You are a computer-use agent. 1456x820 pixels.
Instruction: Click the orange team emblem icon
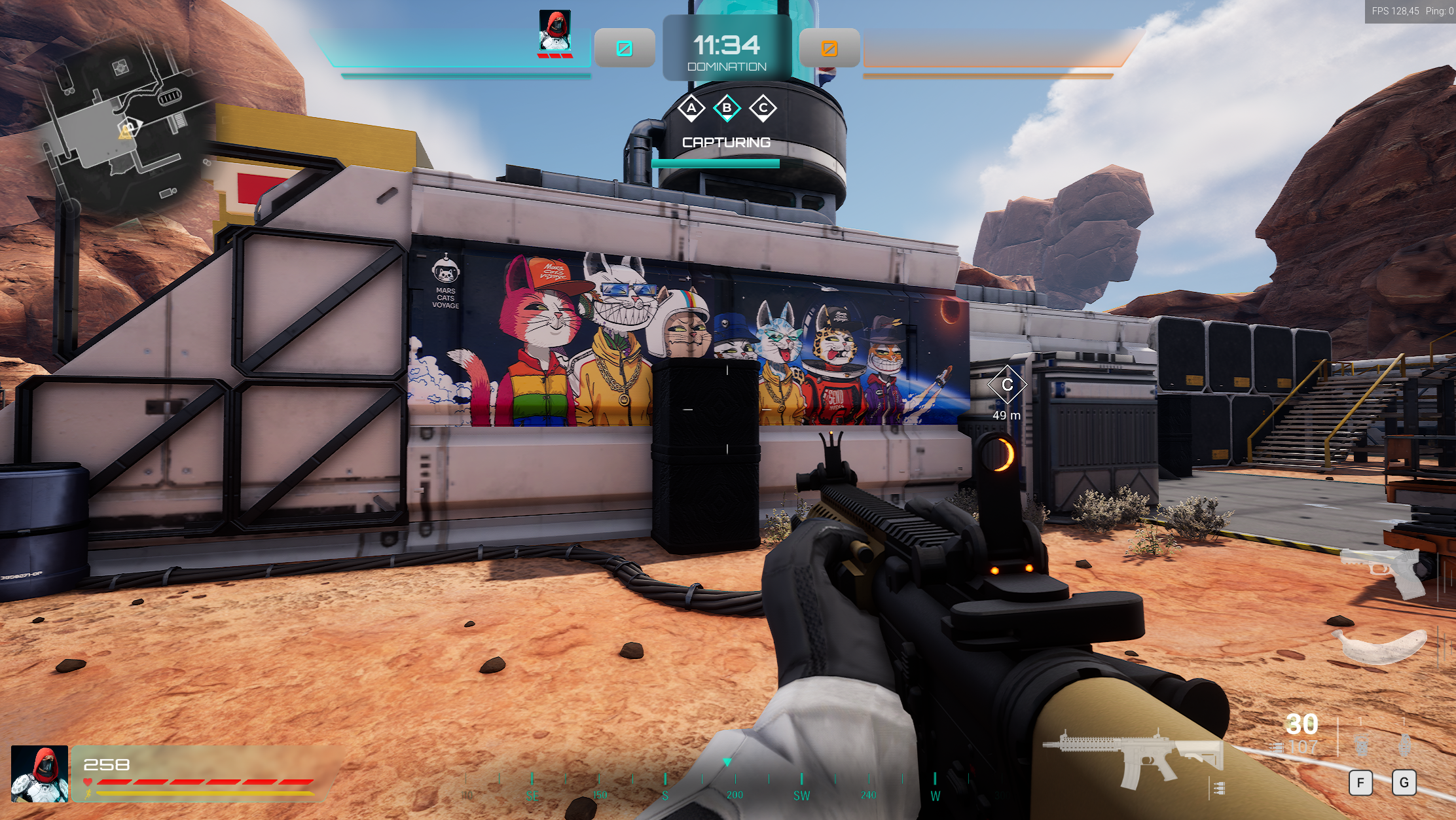(x=829, y=48)
